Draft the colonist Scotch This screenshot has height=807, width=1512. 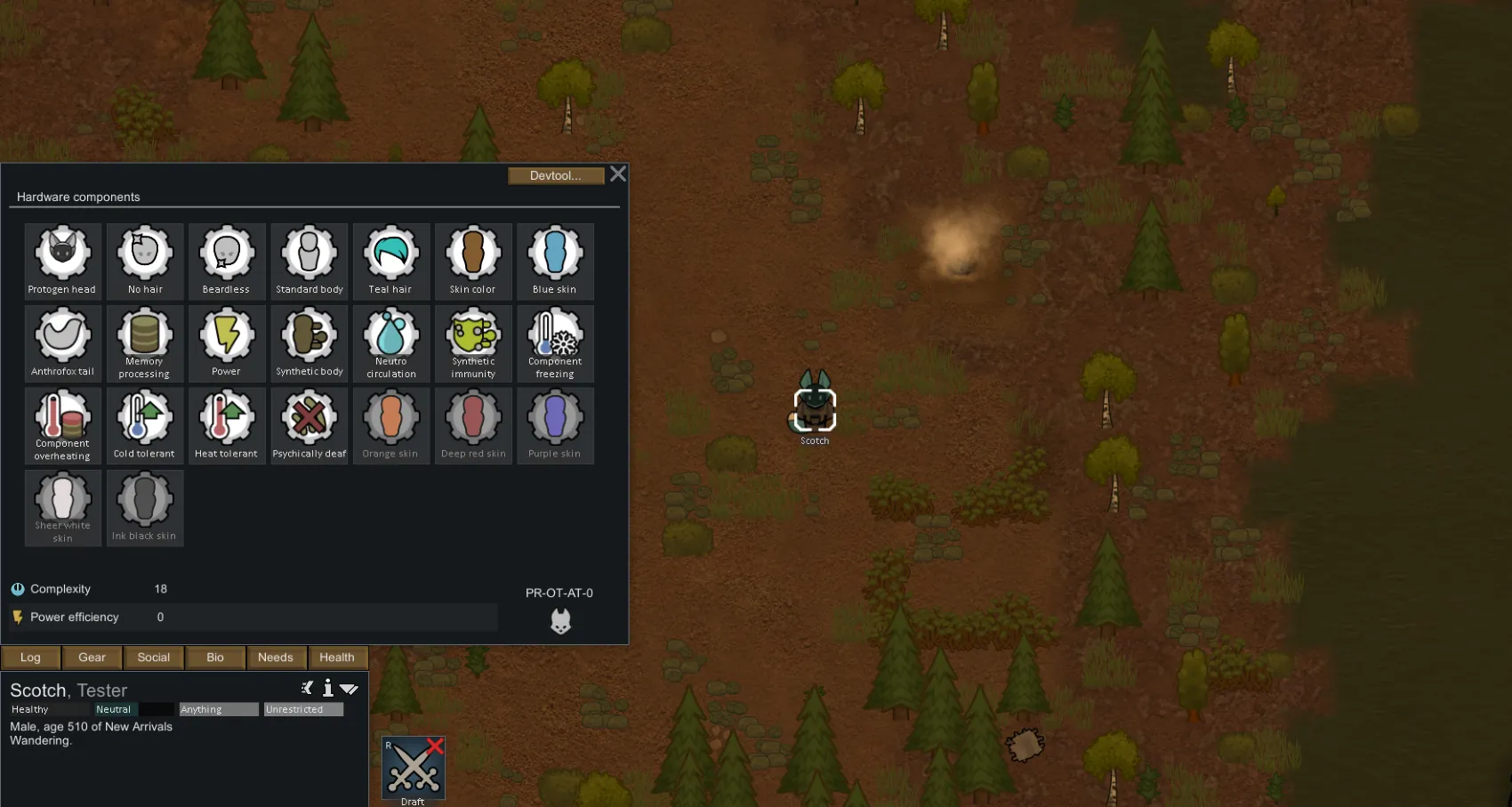(413, 768)
